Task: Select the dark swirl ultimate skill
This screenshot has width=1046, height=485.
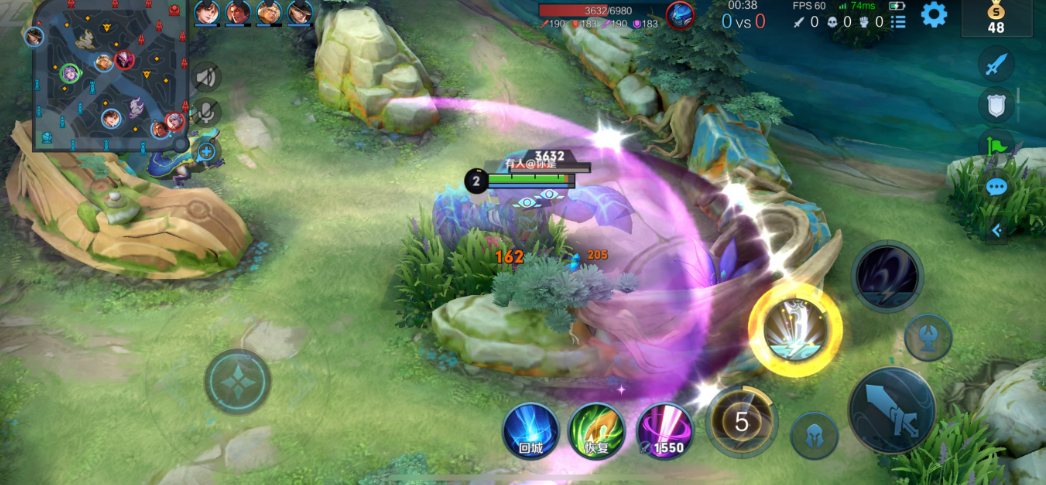Action: [887, 275]
